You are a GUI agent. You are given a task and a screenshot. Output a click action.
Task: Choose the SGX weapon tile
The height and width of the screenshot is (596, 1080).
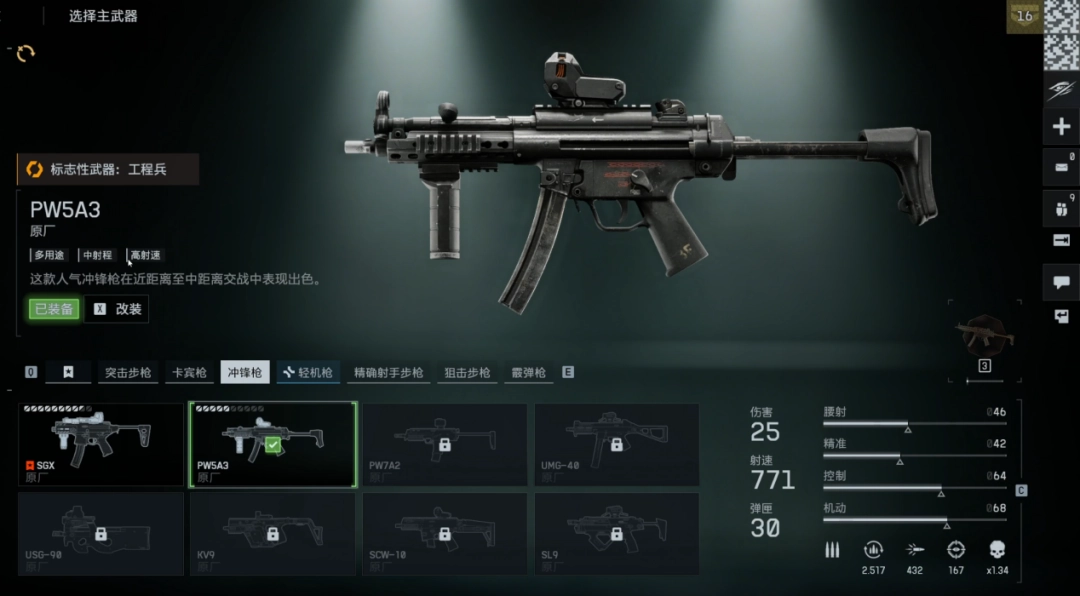[x=100, y=444]
